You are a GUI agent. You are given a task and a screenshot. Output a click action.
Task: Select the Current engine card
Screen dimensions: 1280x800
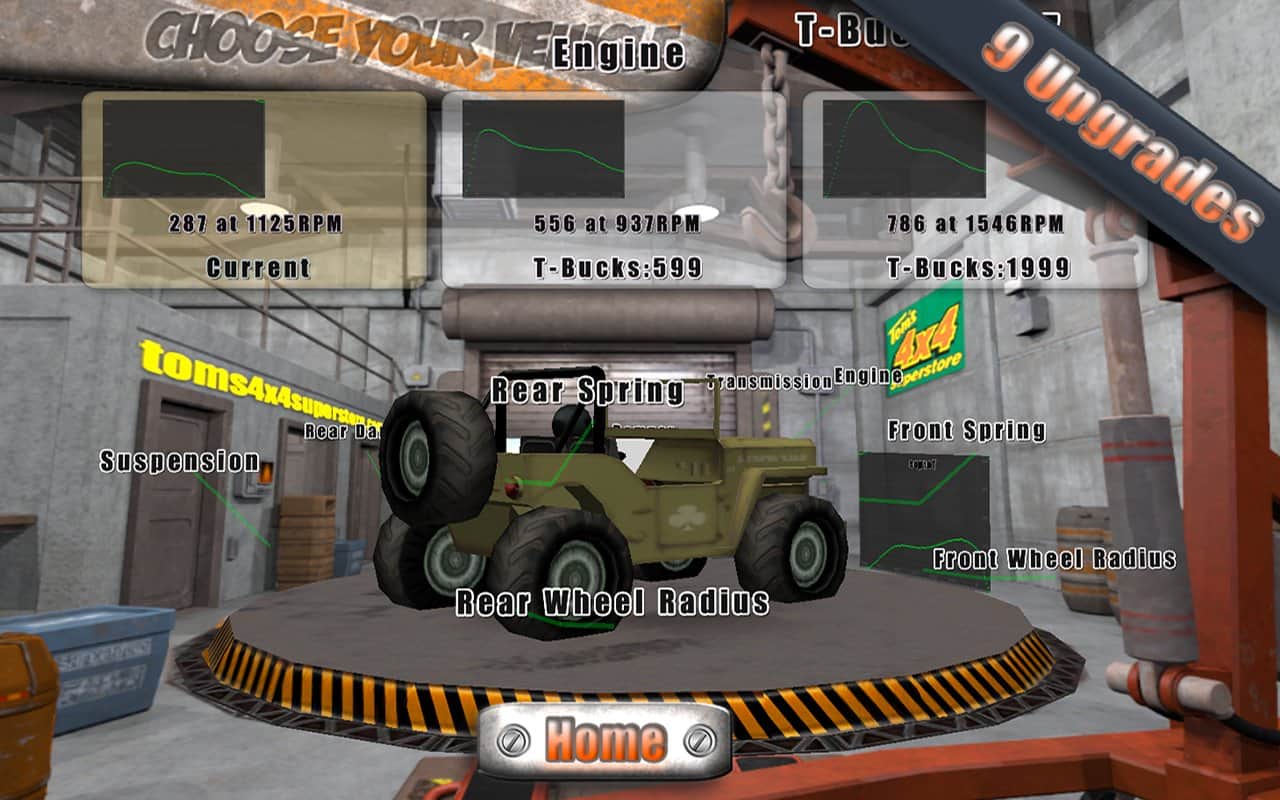click(x=254, y=190)
